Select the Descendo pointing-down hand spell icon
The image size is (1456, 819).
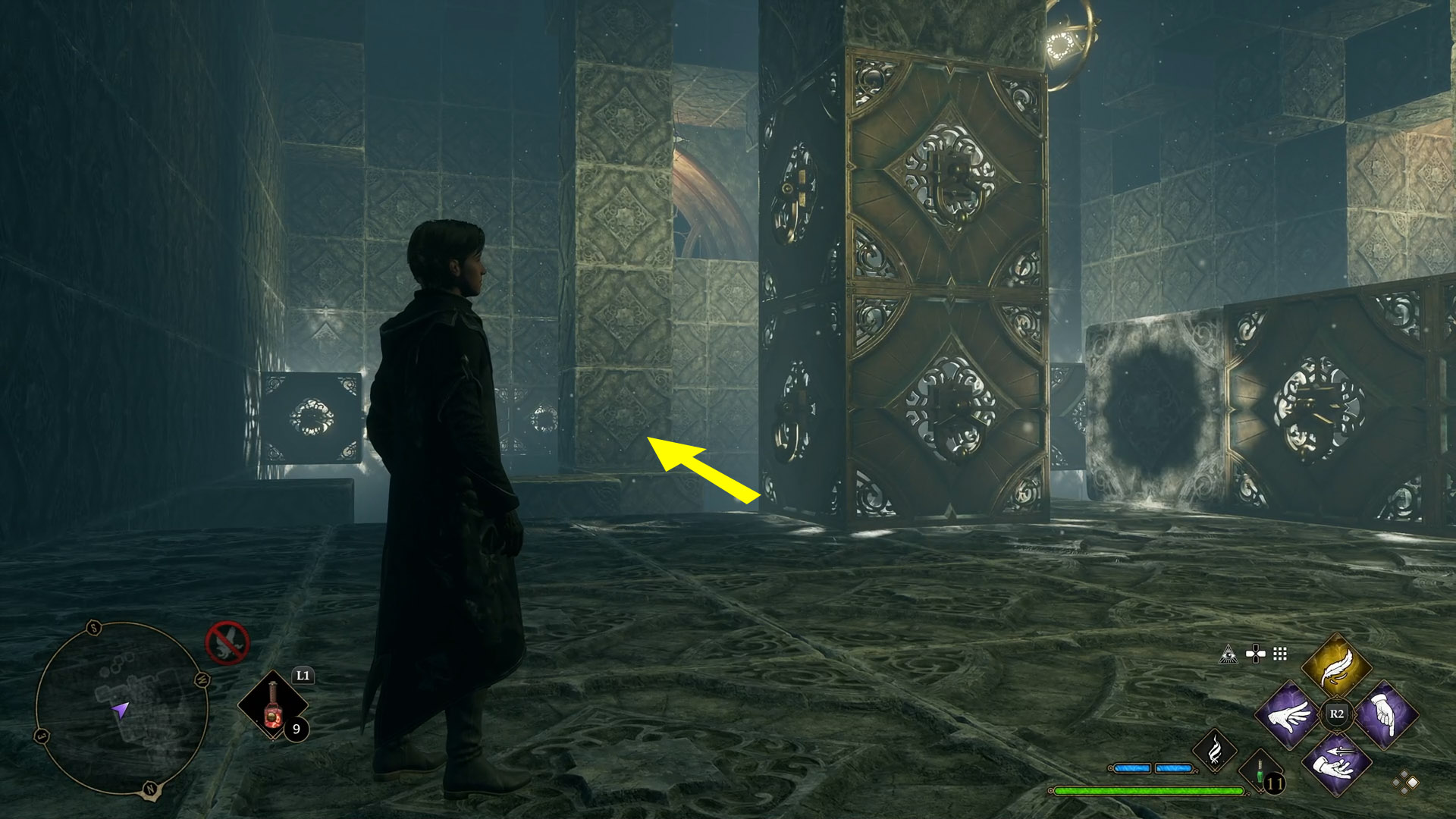[x=1385, y=717]
